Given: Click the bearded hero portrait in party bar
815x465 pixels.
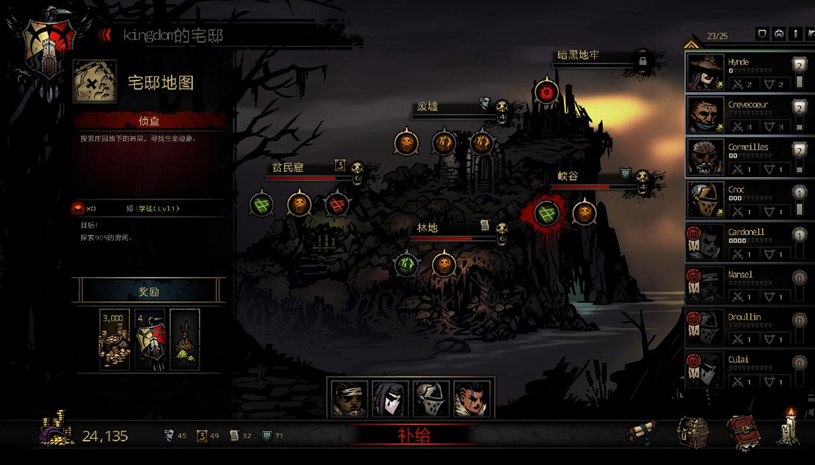Looking at the screenshot, I should [x=349, y=398].
